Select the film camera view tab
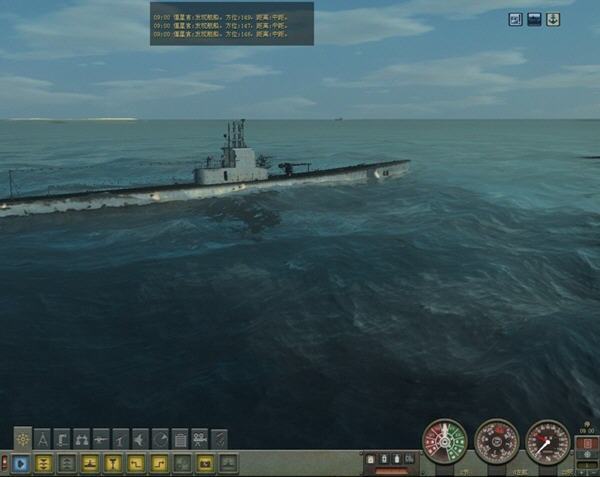This screenshot has width=600, height=477. 199,439
